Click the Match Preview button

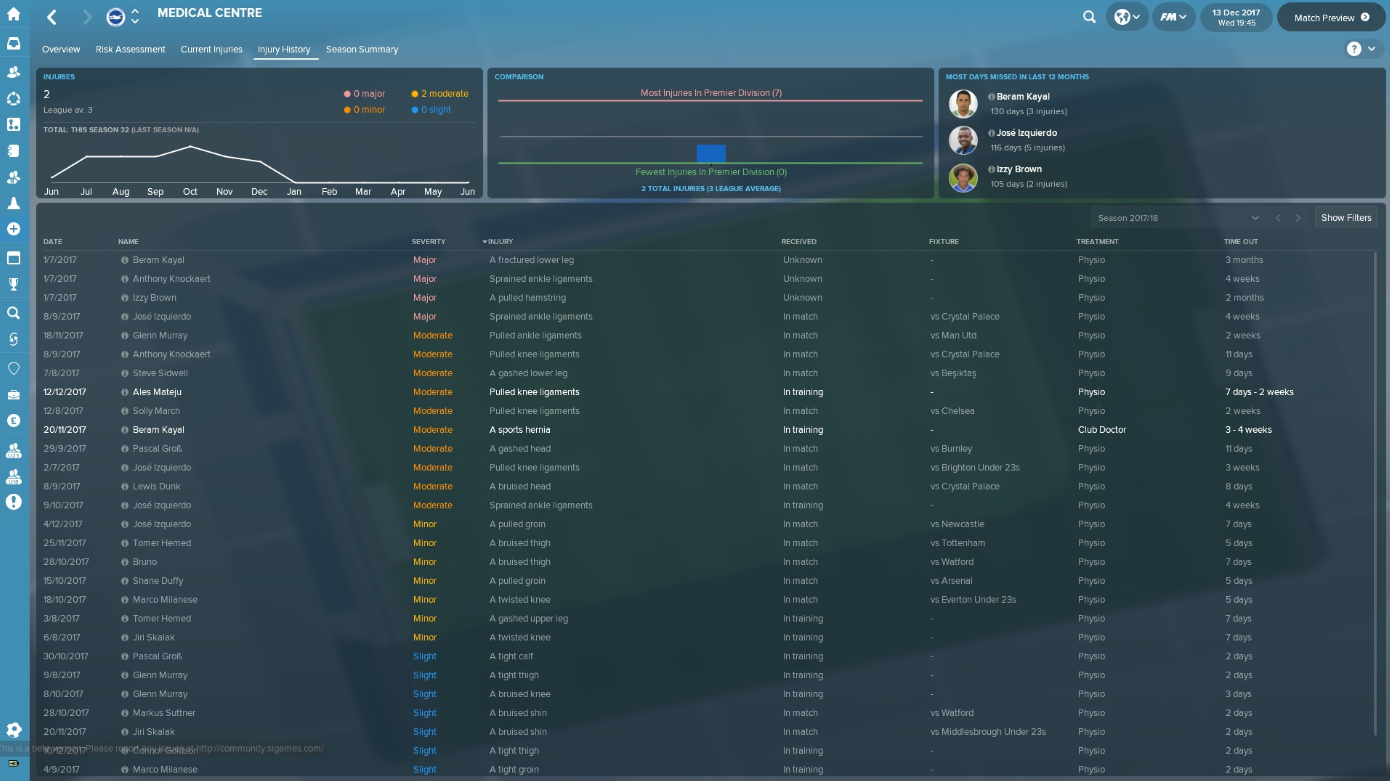click(x=1331, y=17)
